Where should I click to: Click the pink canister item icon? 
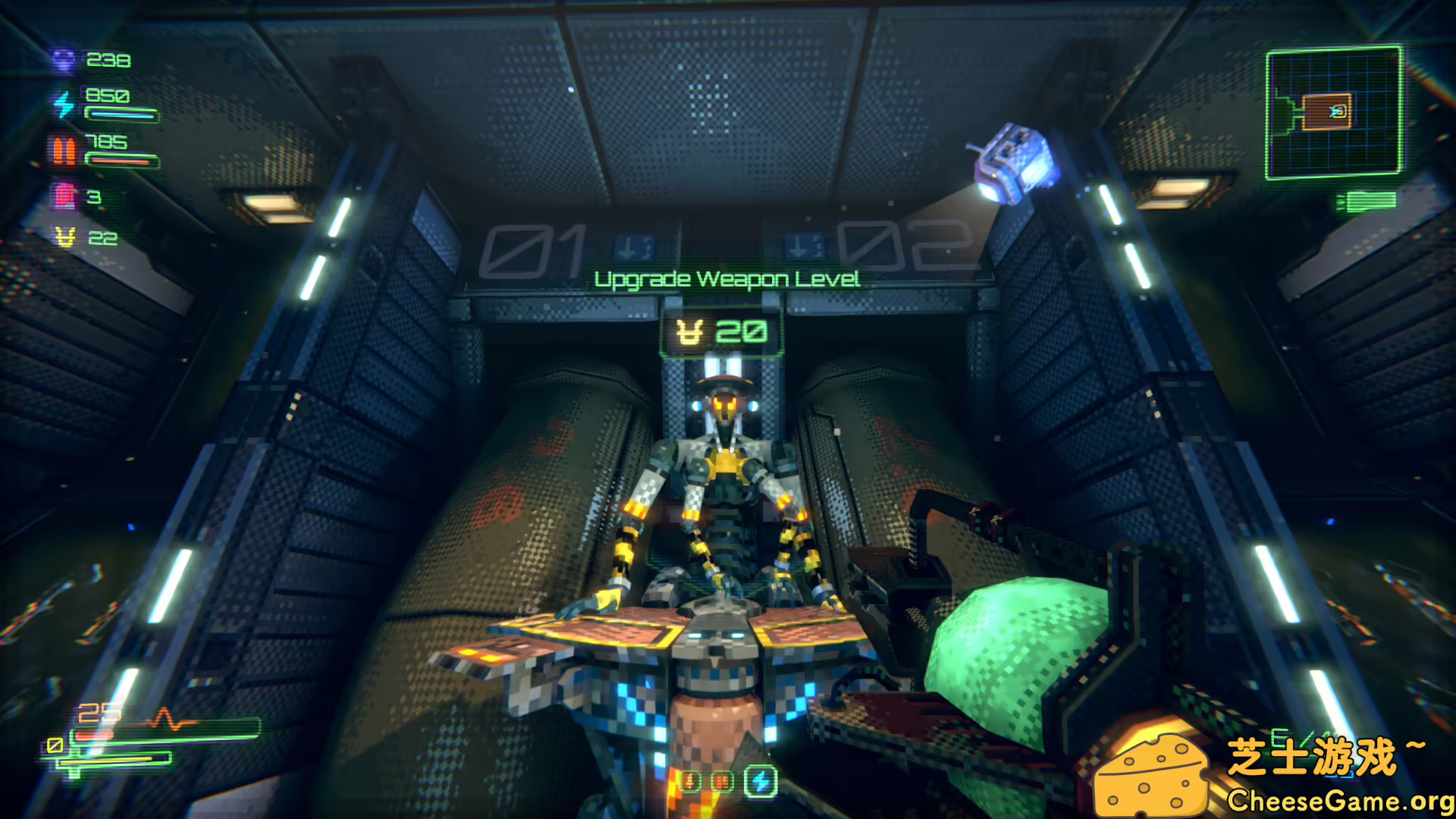65,196
